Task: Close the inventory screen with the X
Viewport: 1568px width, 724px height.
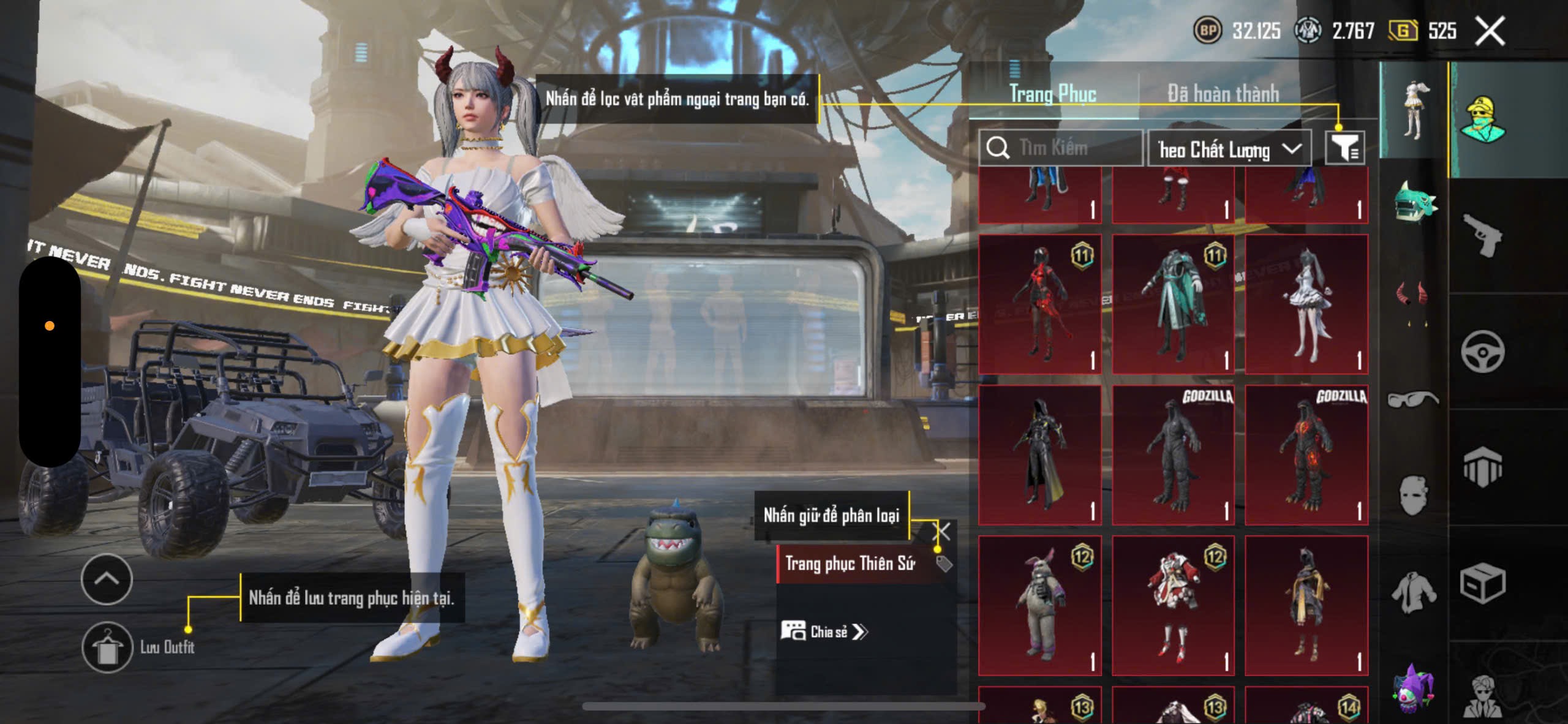Action: (1490, 31)
